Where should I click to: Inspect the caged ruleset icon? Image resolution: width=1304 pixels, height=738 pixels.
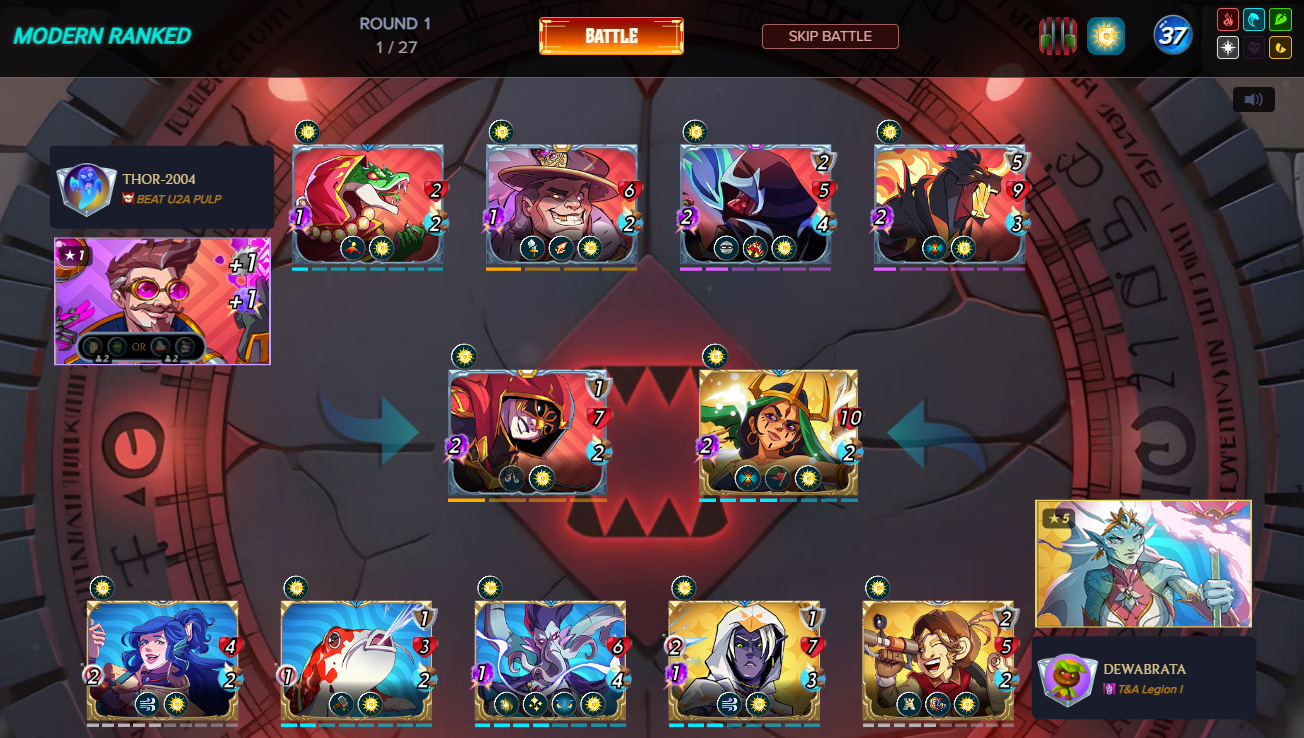click(1057, 36)
